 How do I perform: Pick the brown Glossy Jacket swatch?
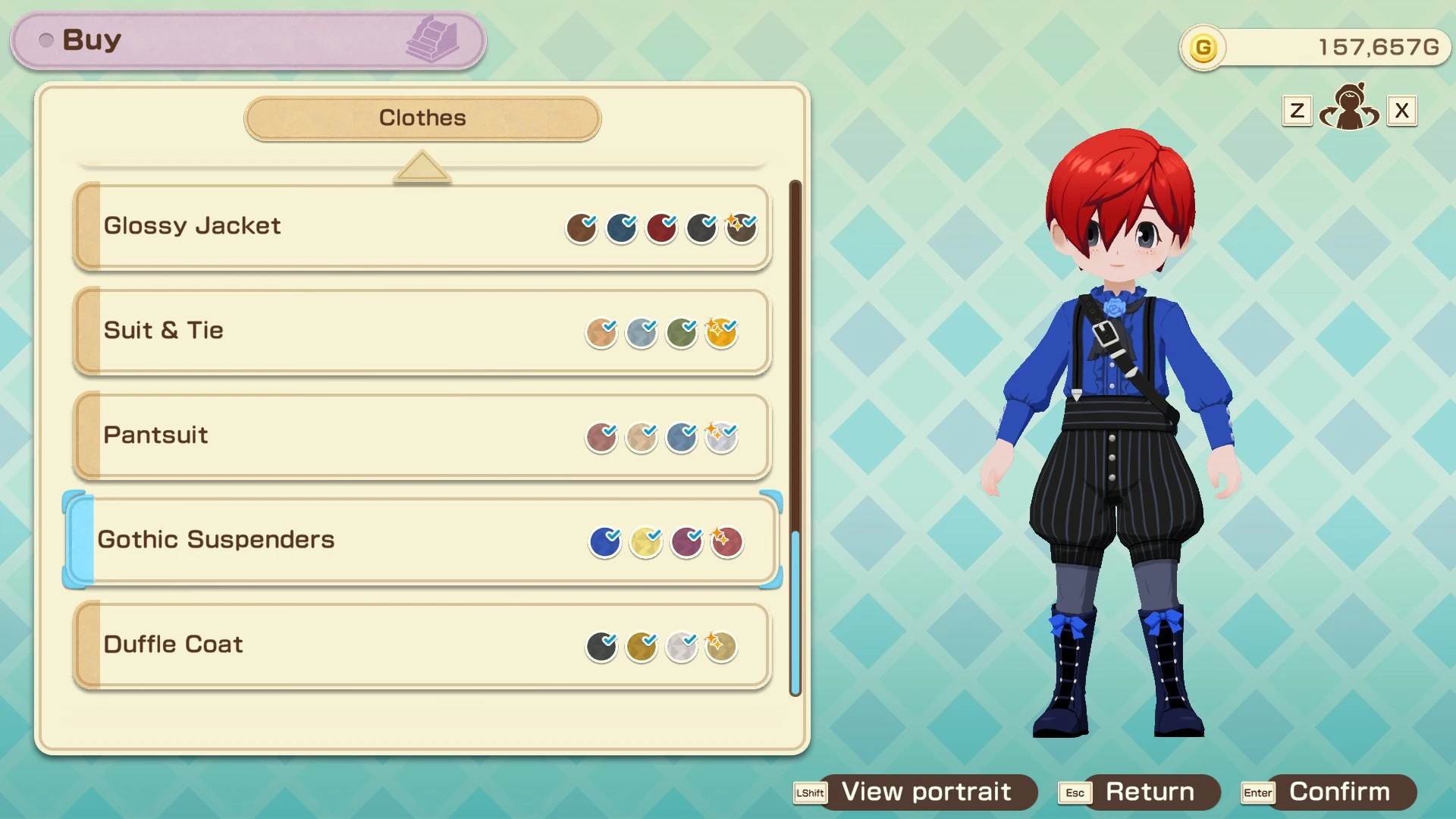click(582, 228)
